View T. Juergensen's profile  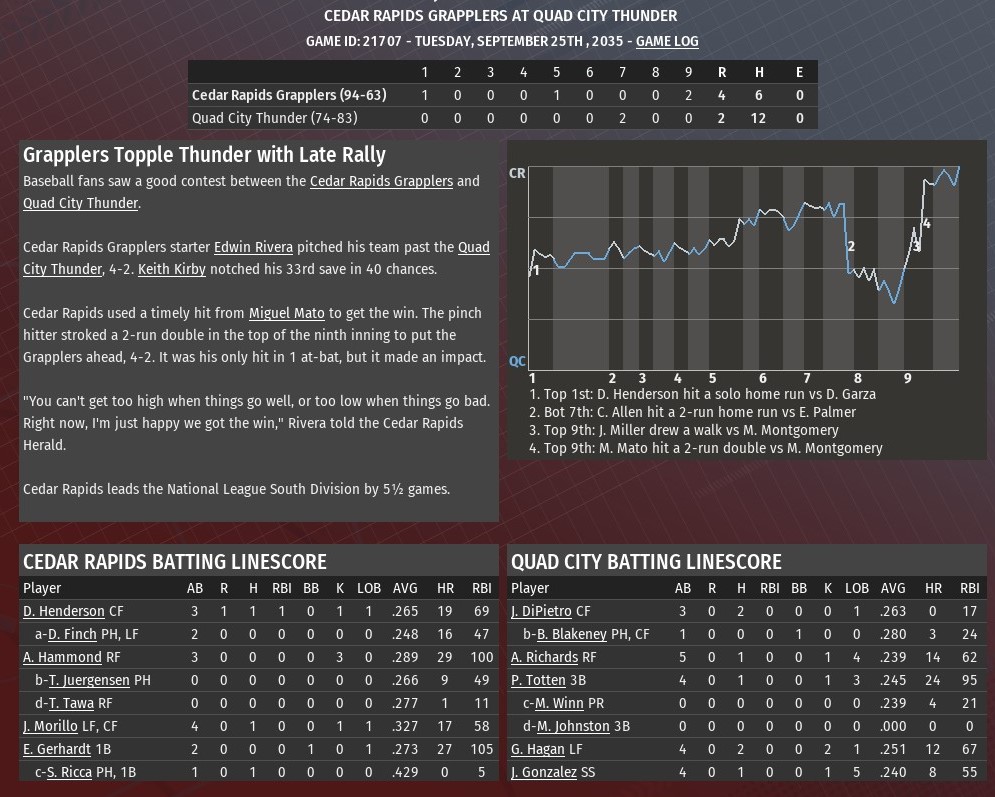pos(89,680)
